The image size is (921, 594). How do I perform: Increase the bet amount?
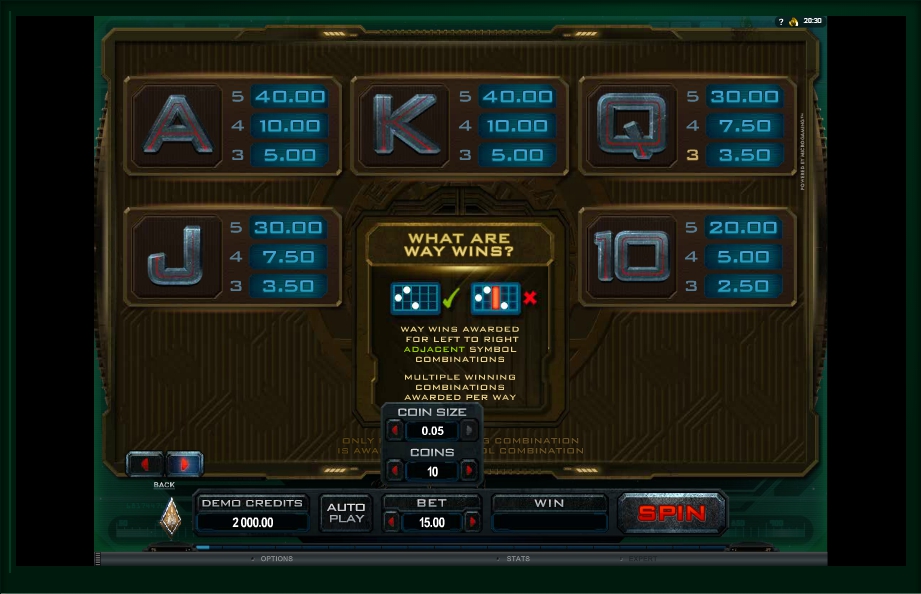click(472, 522)
